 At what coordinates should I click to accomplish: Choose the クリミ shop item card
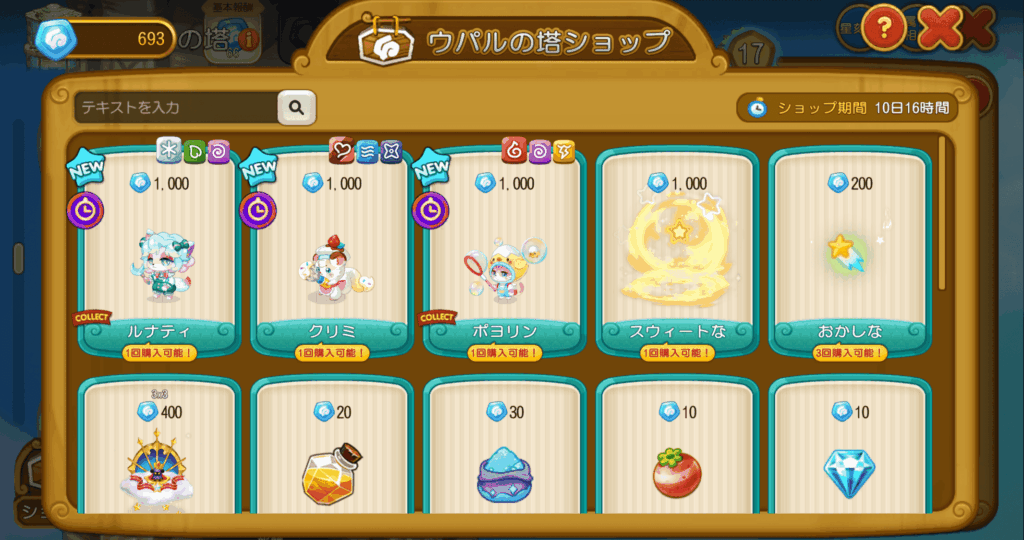[x=332, y=255]
